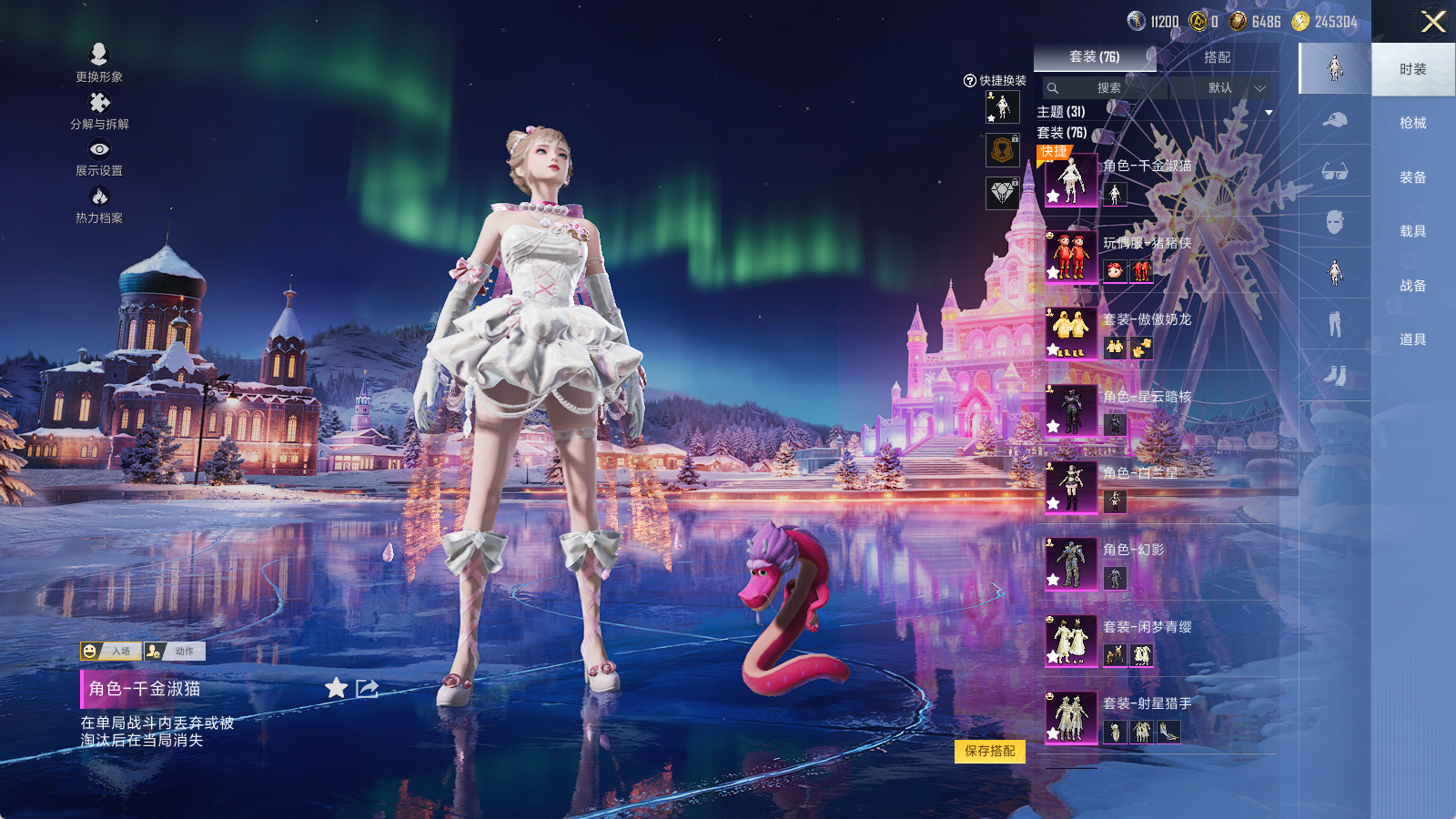
Task: Select the 套装 (76) tab
Action: tap(1094, 57)
